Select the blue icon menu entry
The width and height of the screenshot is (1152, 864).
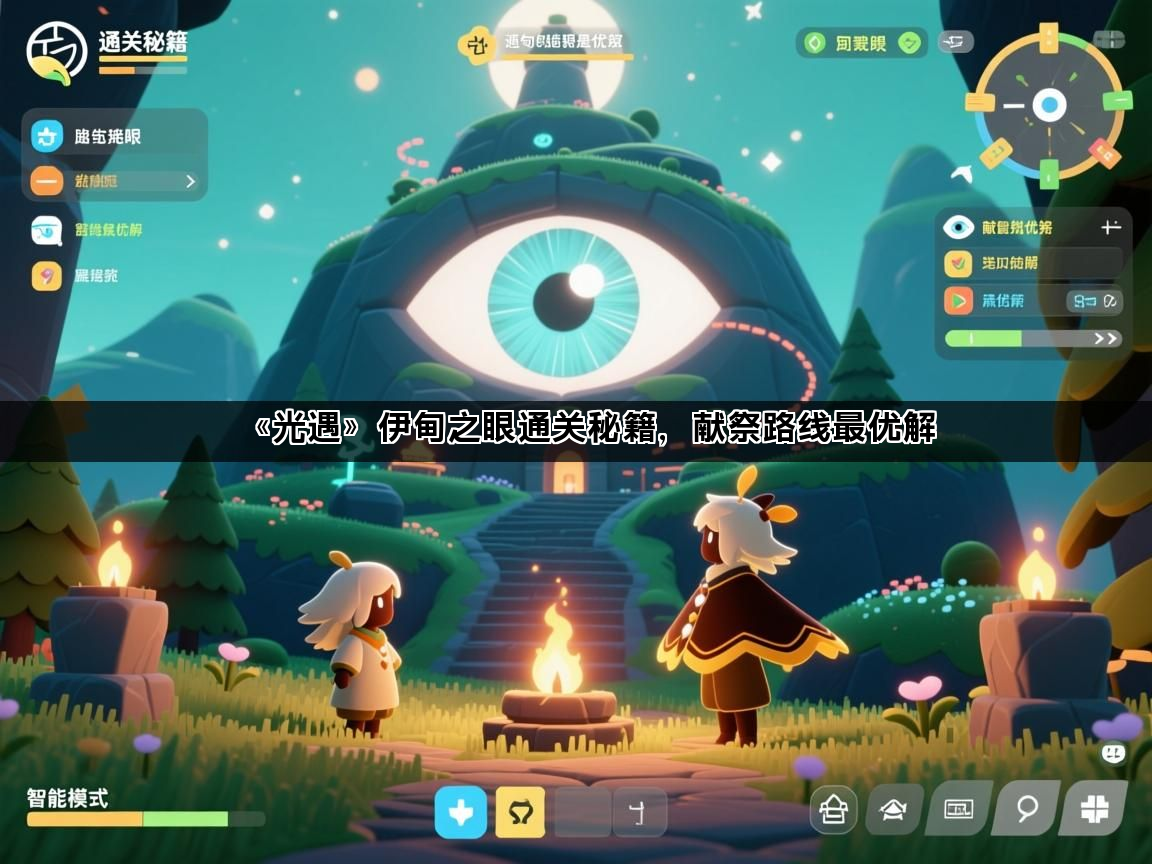[47, 136]
